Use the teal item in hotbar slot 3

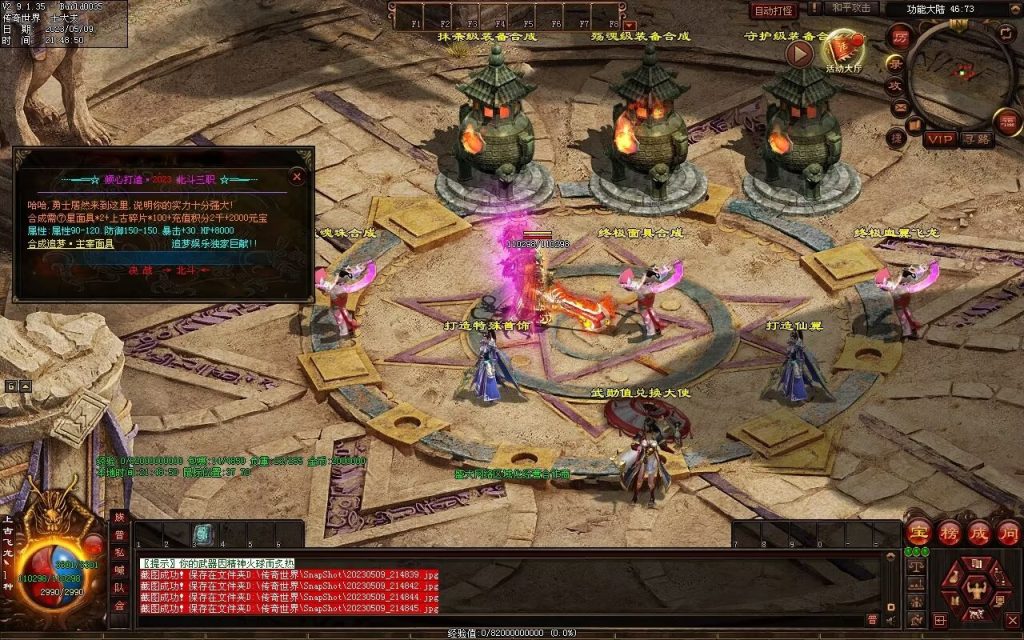pyautogui.click(x=203, y=535)
